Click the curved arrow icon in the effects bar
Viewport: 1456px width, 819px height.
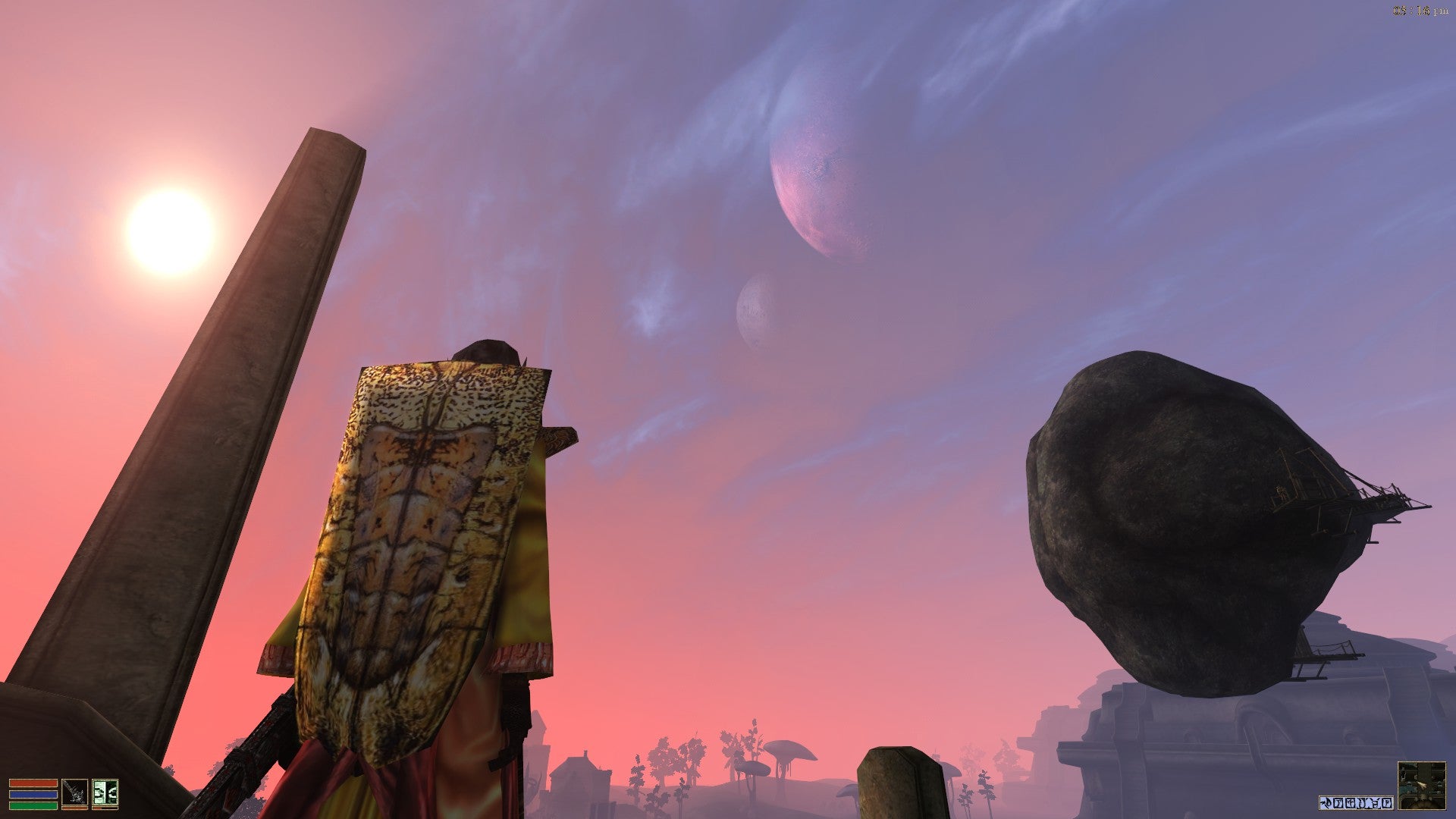(1325, 802)
